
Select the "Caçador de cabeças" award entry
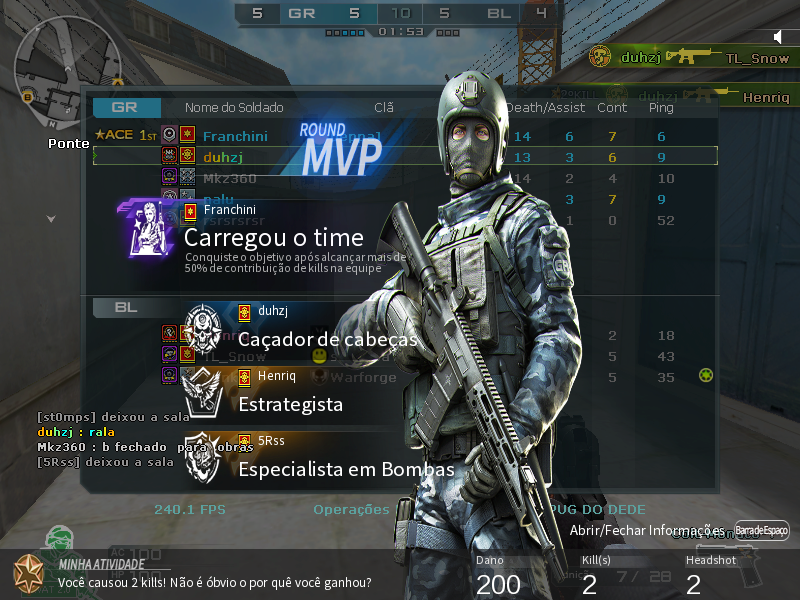(327, 340)
